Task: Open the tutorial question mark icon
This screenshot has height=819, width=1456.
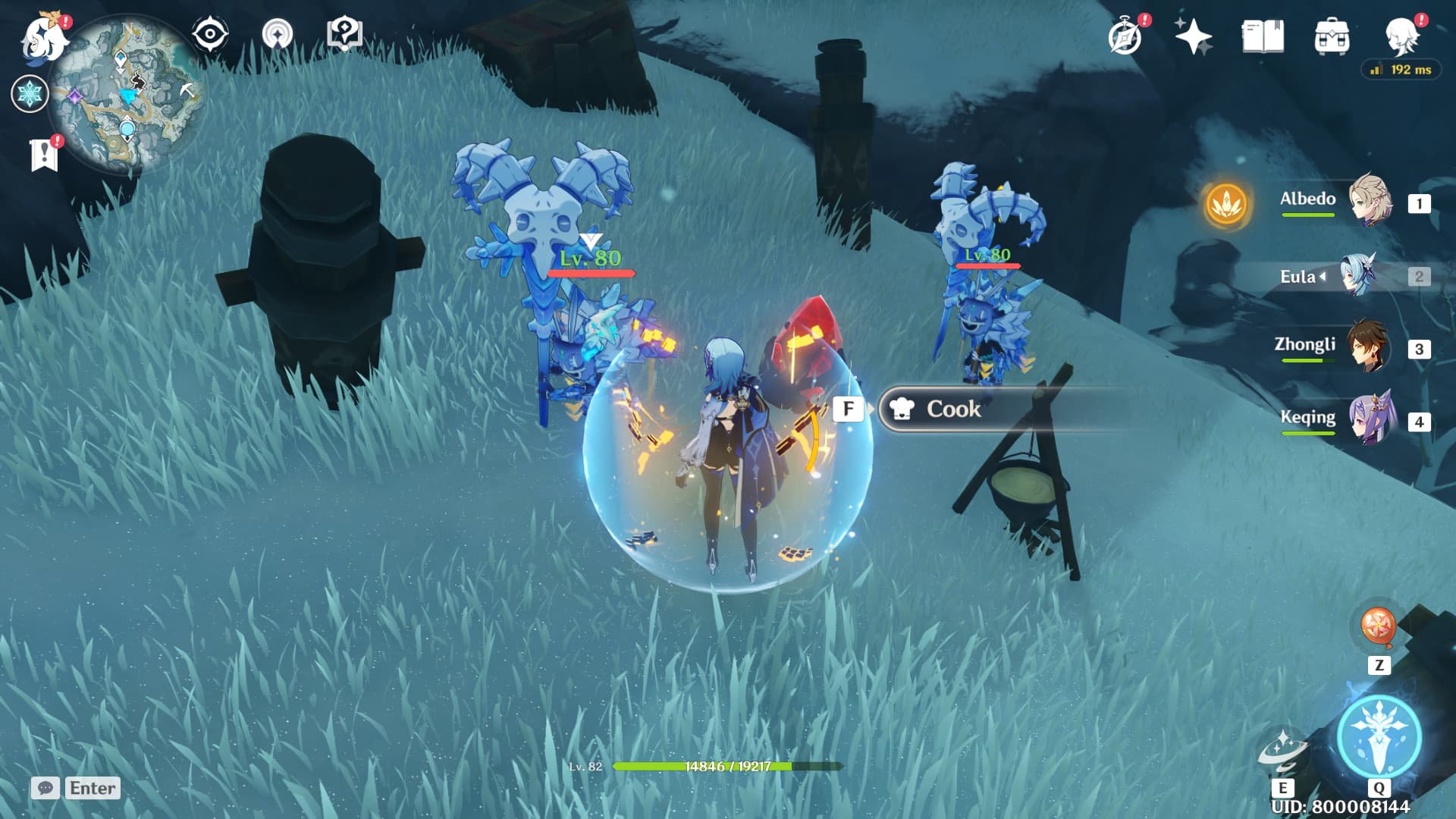Action: pyautogui.click(x=344, y=34)
